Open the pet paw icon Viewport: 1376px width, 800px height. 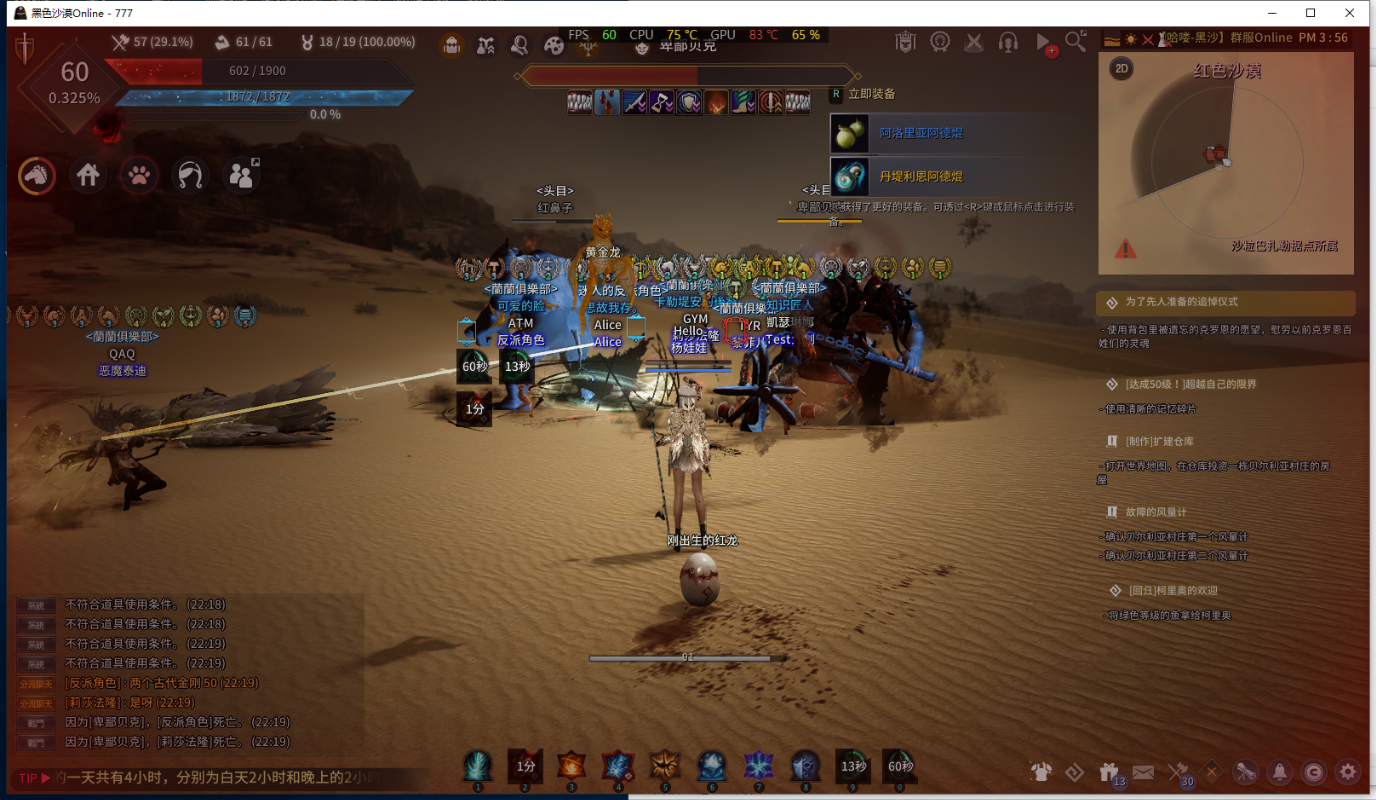(140, 175)
